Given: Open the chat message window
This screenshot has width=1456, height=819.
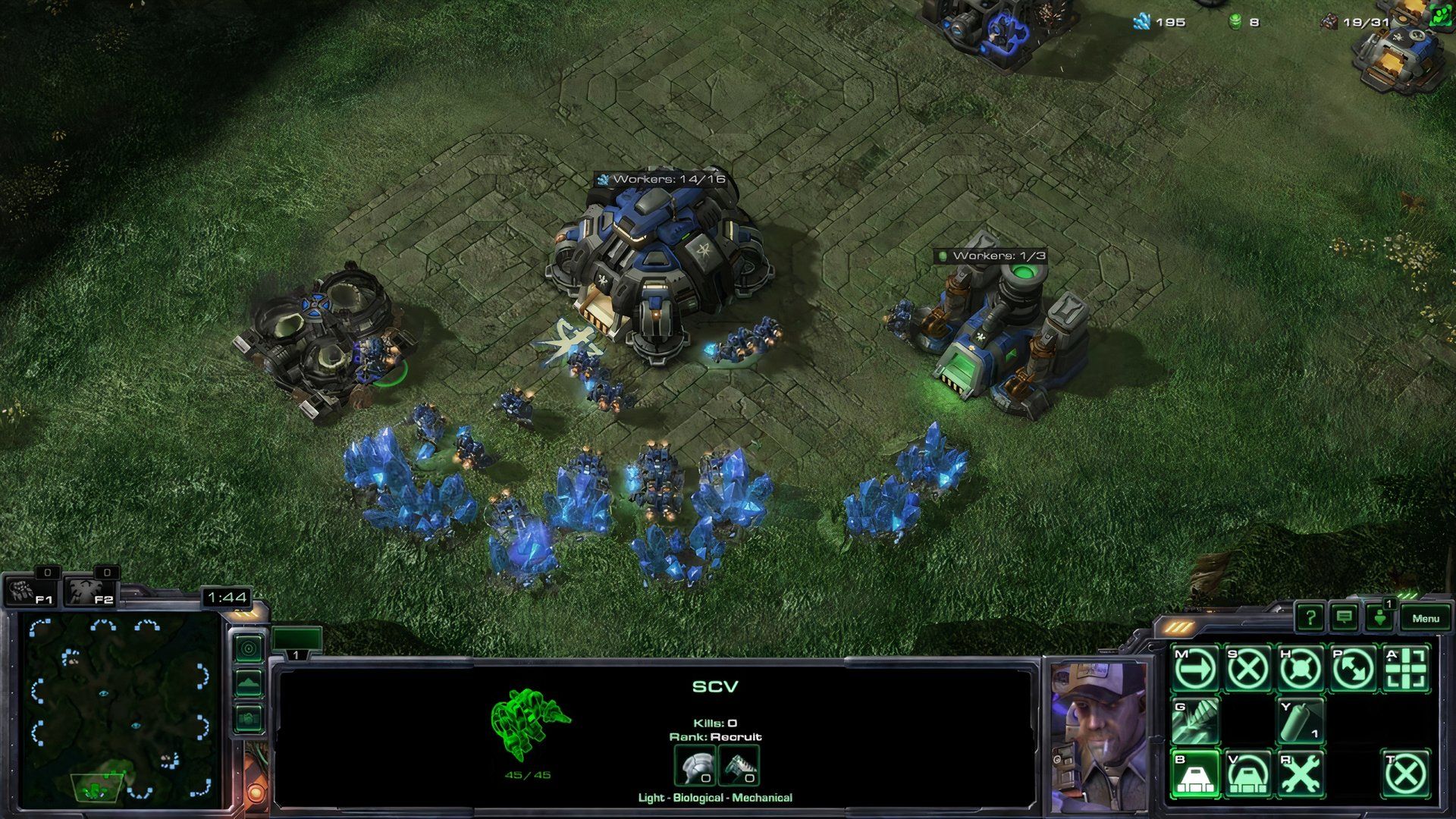Looking at the screenshot, I should point(1344,618).
